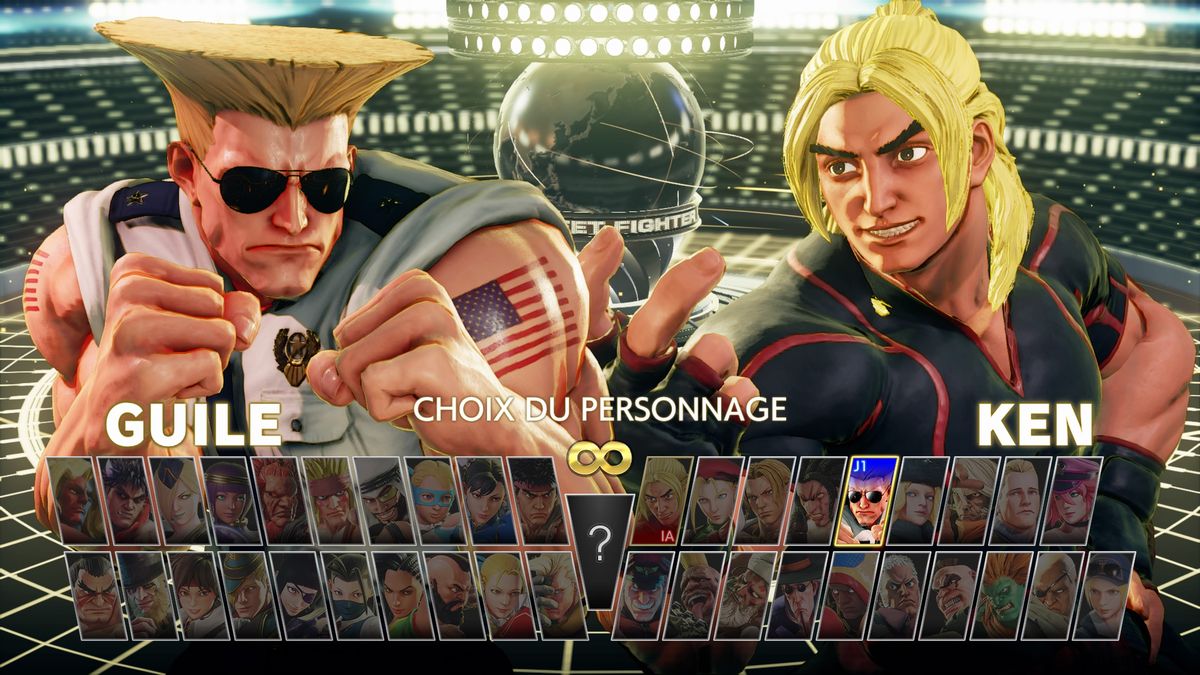Screen dimensions: 1200x675
Task: Pick Chun-Li from the character grid
Action: (x=487, y=500)
